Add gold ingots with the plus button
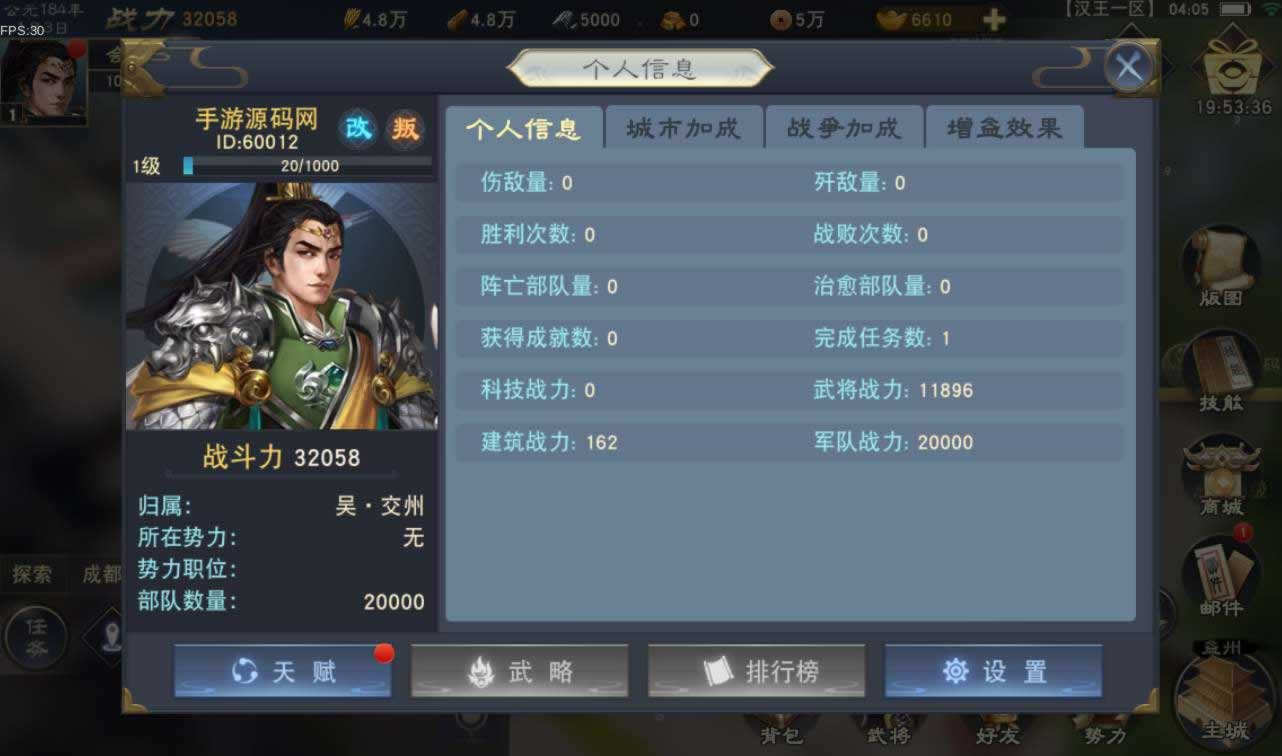This screenshot has height=756, width=1282. pyautogui.click(x=993, y=20)
